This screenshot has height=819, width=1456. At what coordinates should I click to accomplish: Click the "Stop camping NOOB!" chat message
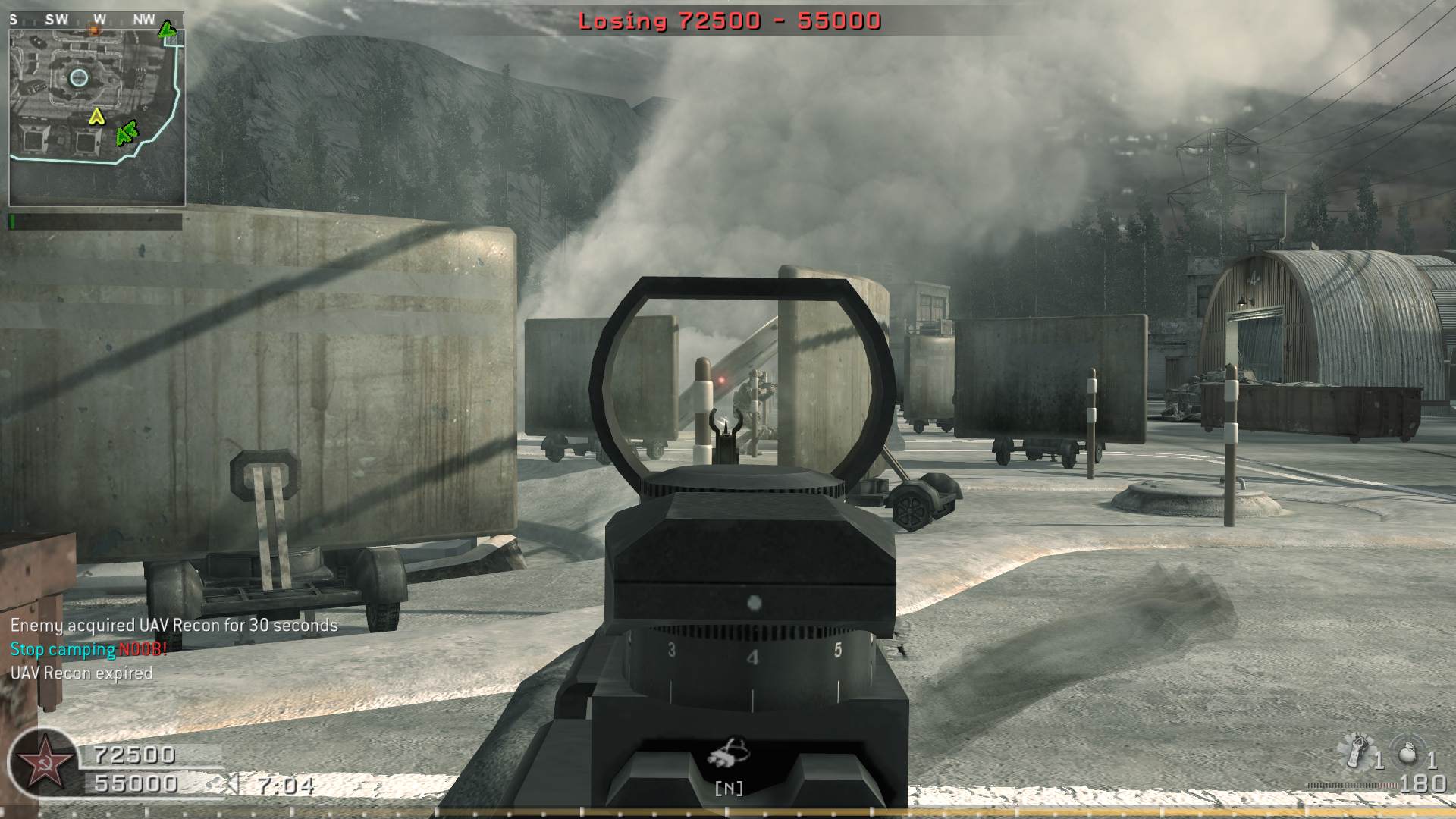88,649
